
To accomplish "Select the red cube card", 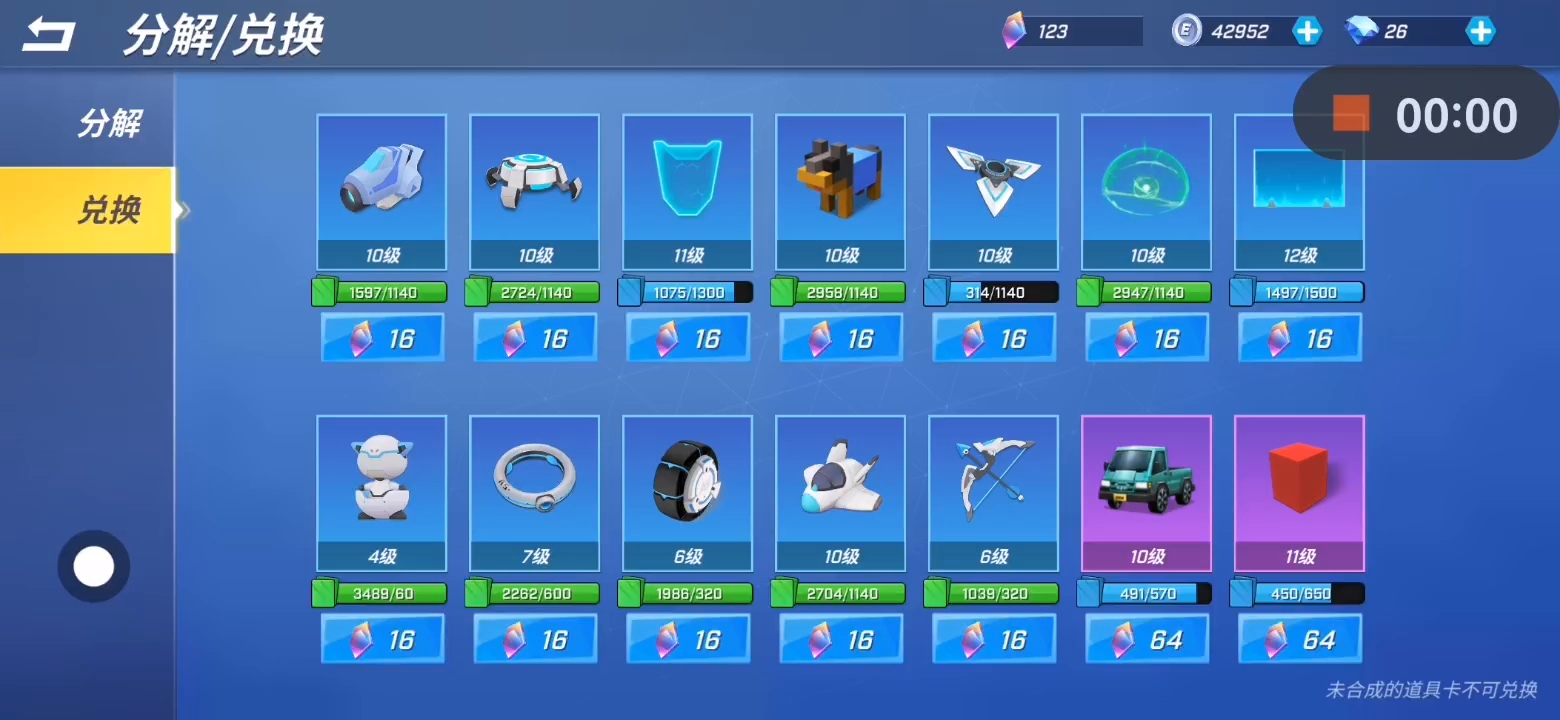I will [x=1299, y=492].
